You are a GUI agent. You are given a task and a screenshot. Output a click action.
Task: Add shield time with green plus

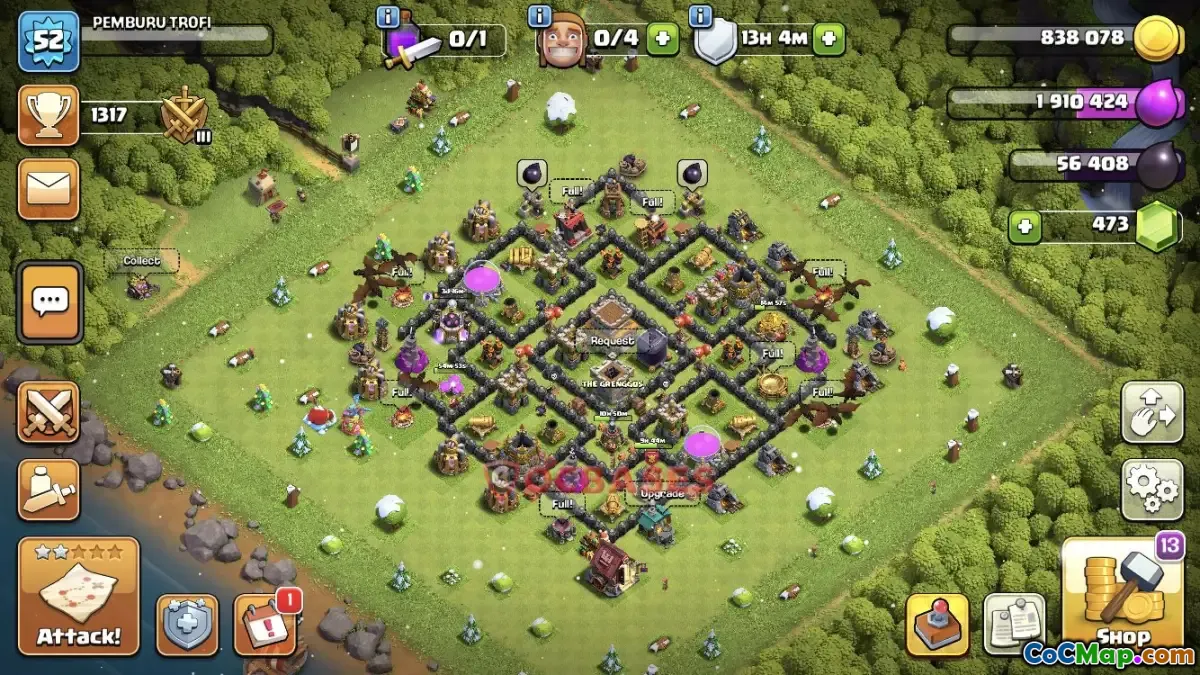pyautogui.click(x=828, y=40)
